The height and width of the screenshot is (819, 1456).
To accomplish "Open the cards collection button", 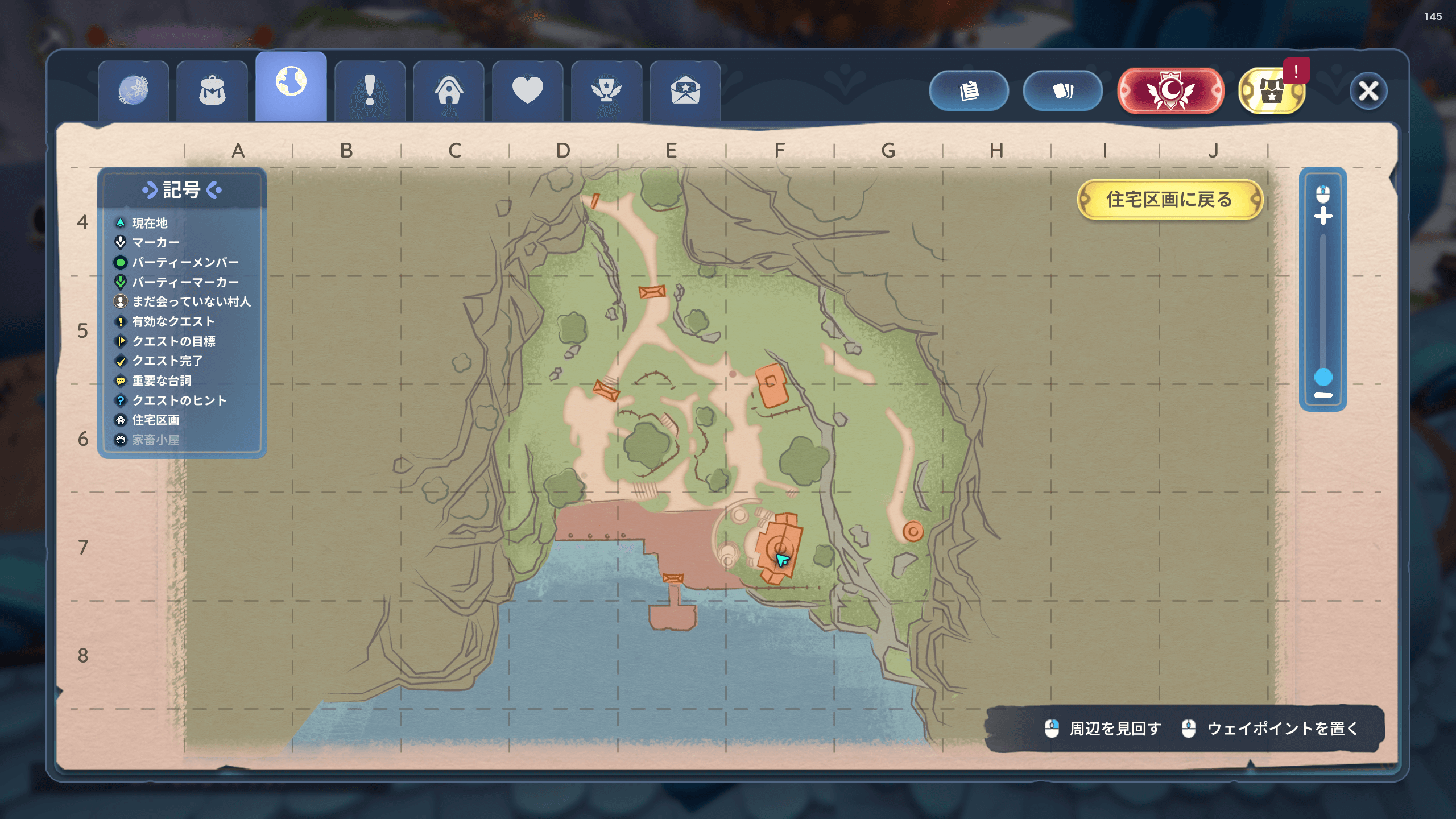I will [1062, 91].
